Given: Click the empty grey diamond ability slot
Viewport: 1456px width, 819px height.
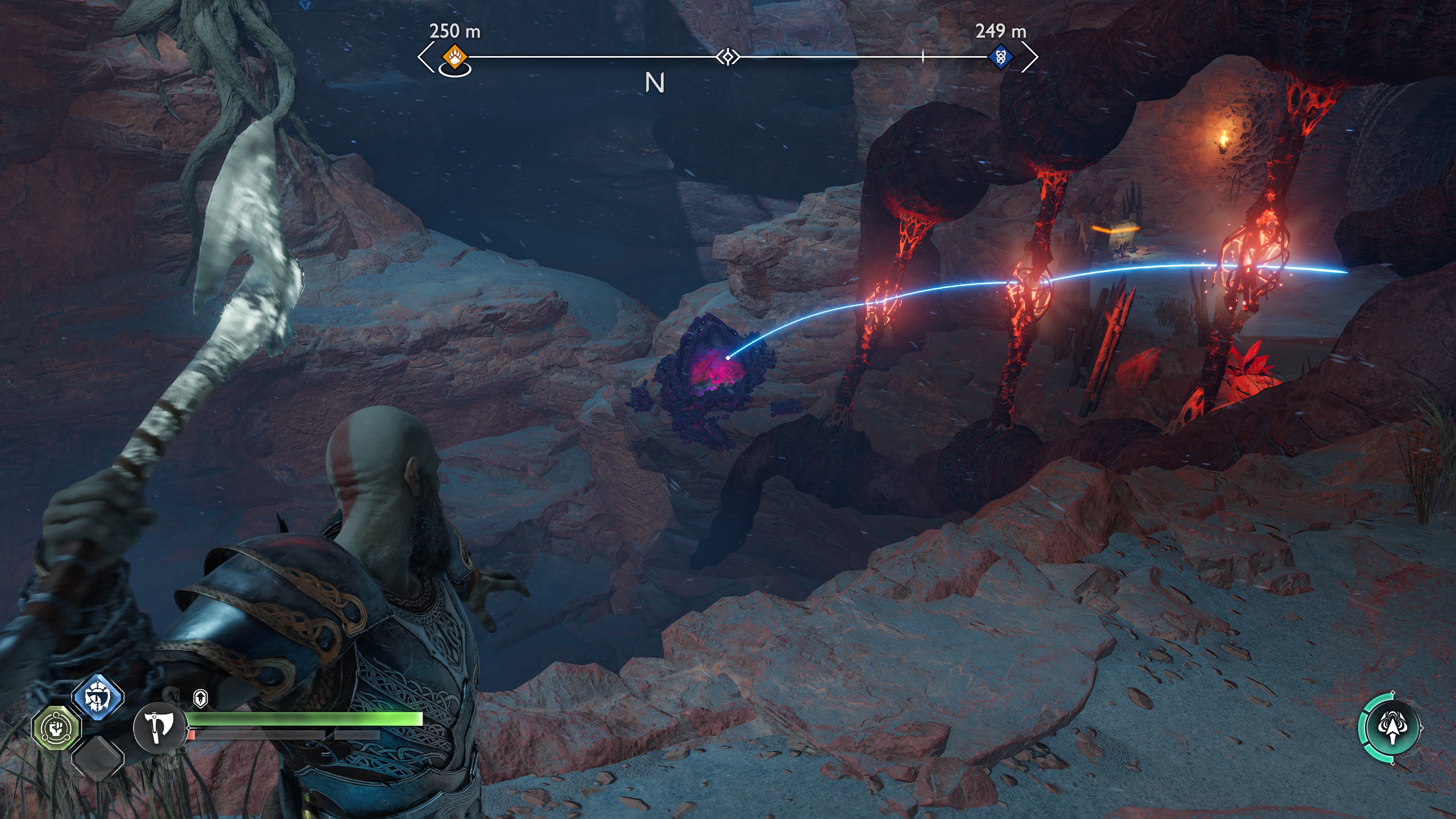Looking at the screenshot, I should click(98, 758).
